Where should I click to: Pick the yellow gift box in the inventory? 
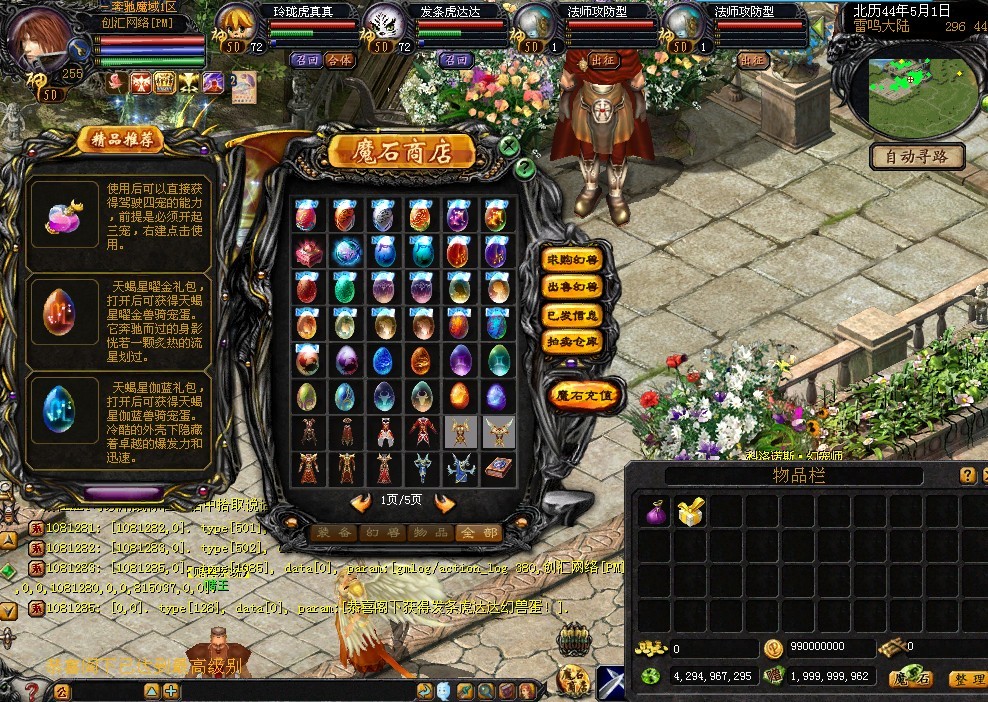690,513
